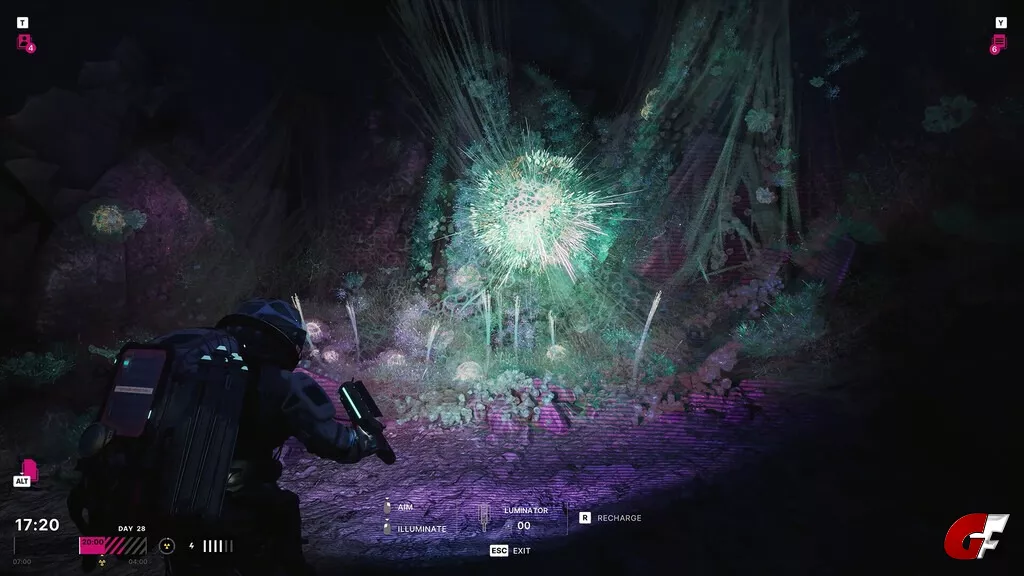Image resolution: width=1024 pixels, height=576 pixels.
Task: Open the pink log icon showing 6
Action: (x=999, y=42)
